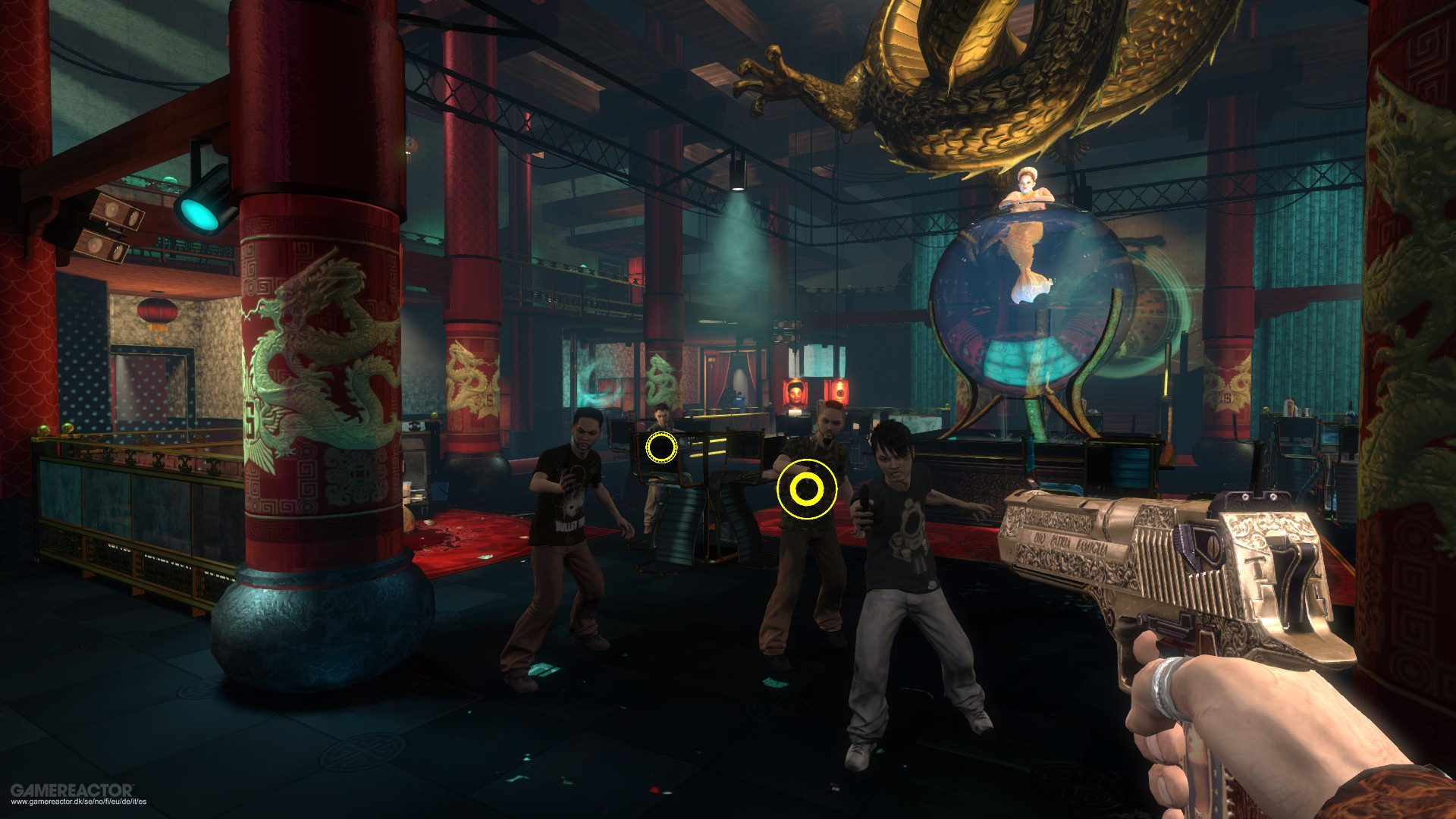Image resolution: width=1456 pixels, height=819 pixels.
Task: Click the small yellow targeting reticle
Action: 661,447
